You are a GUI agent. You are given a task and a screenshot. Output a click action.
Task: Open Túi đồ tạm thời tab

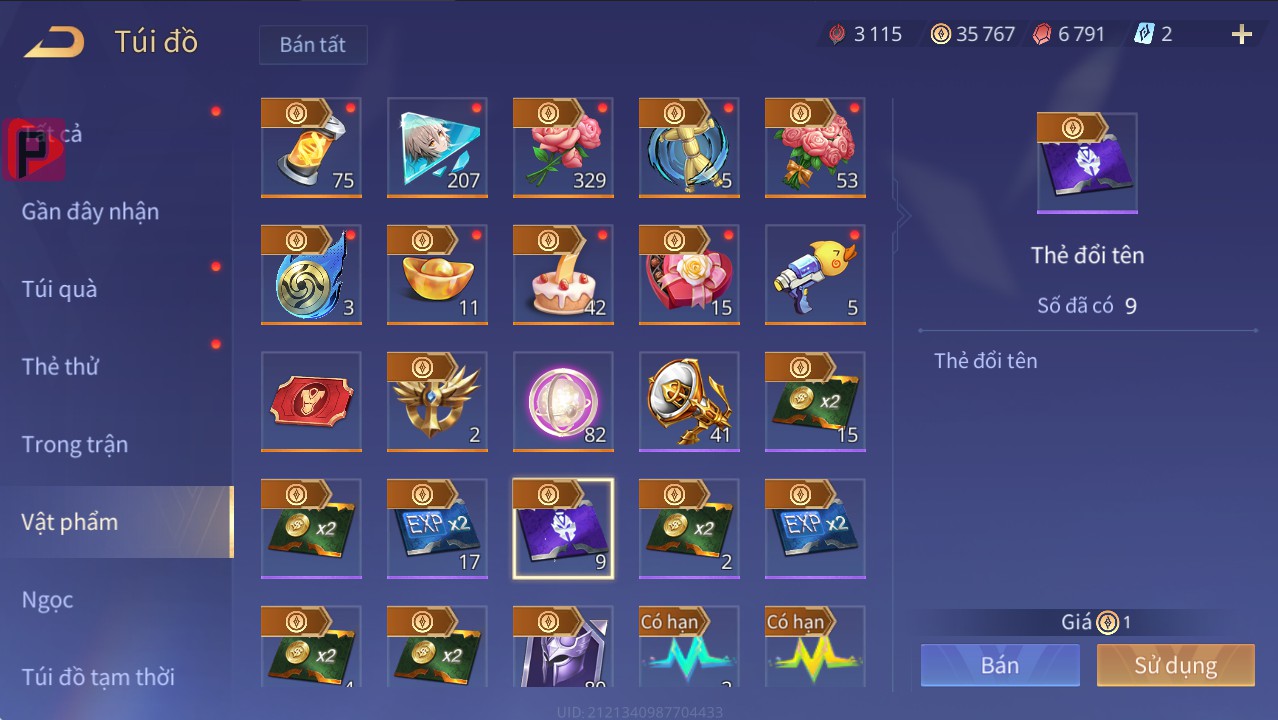(x=98, y=677)
